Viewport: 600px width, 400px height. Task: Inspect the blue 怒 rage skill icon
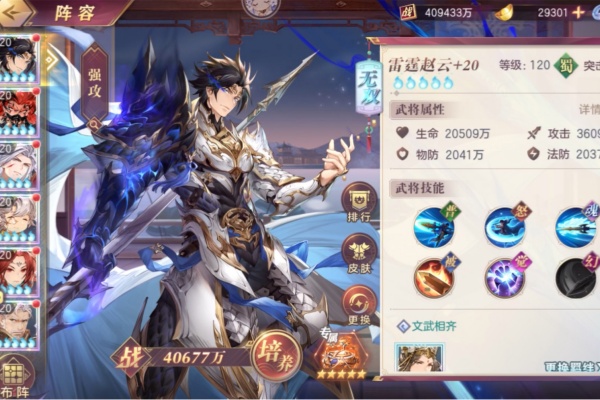coord(505,227)
